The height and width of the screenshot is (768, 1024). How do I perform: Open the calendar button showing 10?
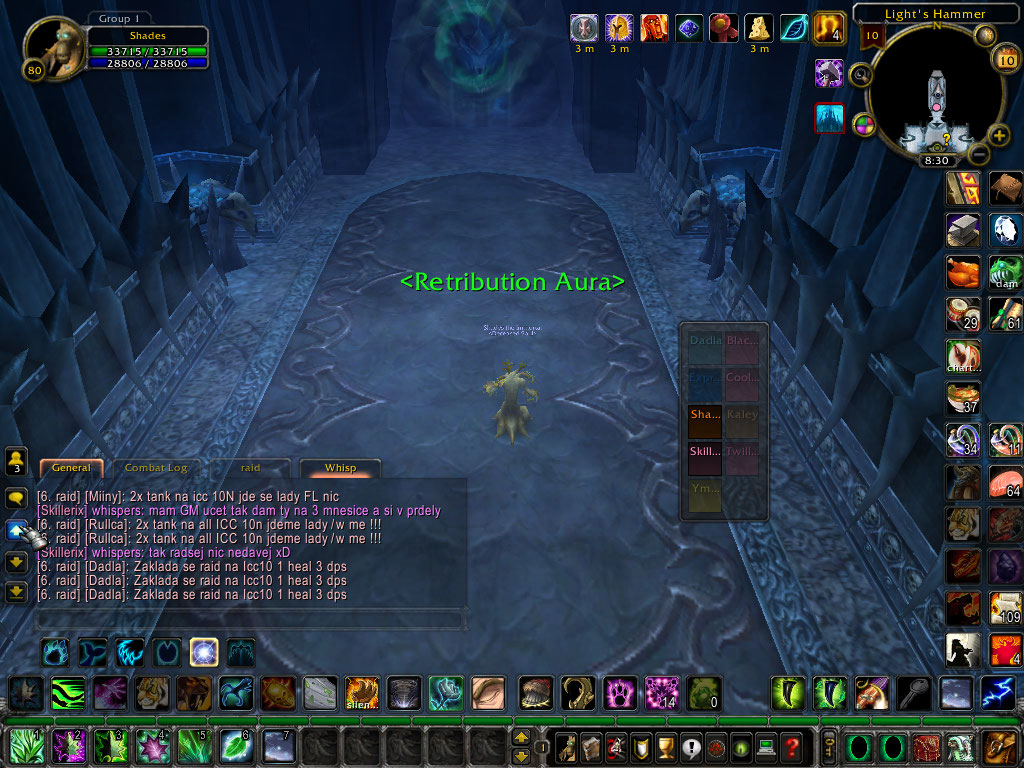click(x=1005, y=60)
